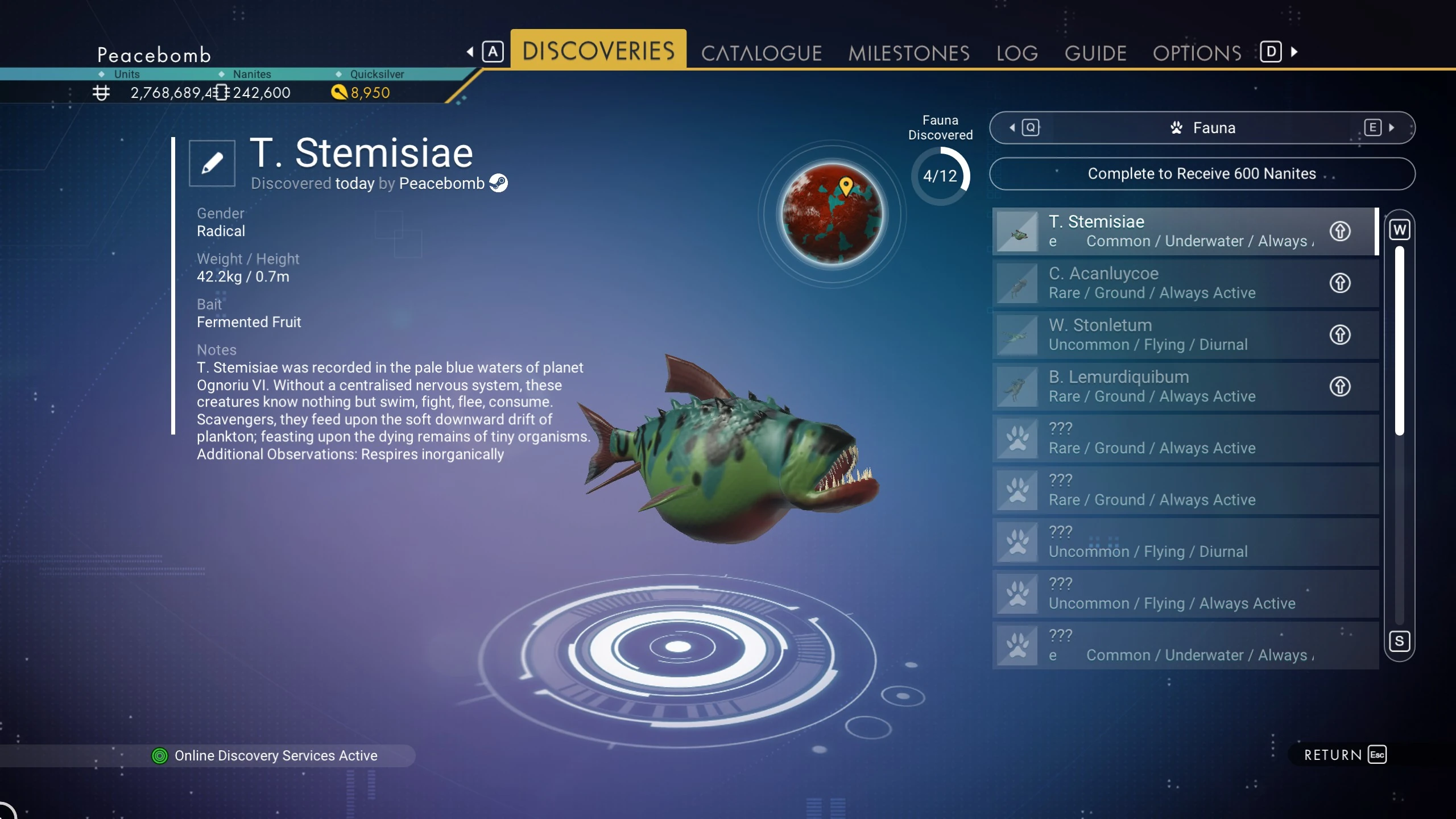Viewport: 1456px width, 819px height.
Task: Click the Return button
Action: [1345, 755]
